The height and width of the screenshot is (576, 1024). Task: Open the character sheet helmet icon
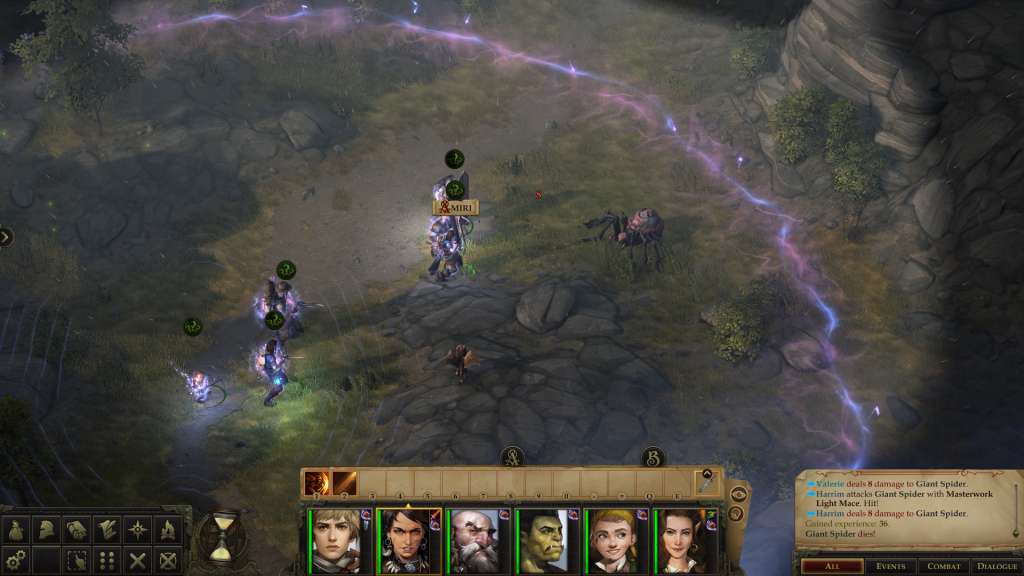pyautogui.click(x=46, y=531)
